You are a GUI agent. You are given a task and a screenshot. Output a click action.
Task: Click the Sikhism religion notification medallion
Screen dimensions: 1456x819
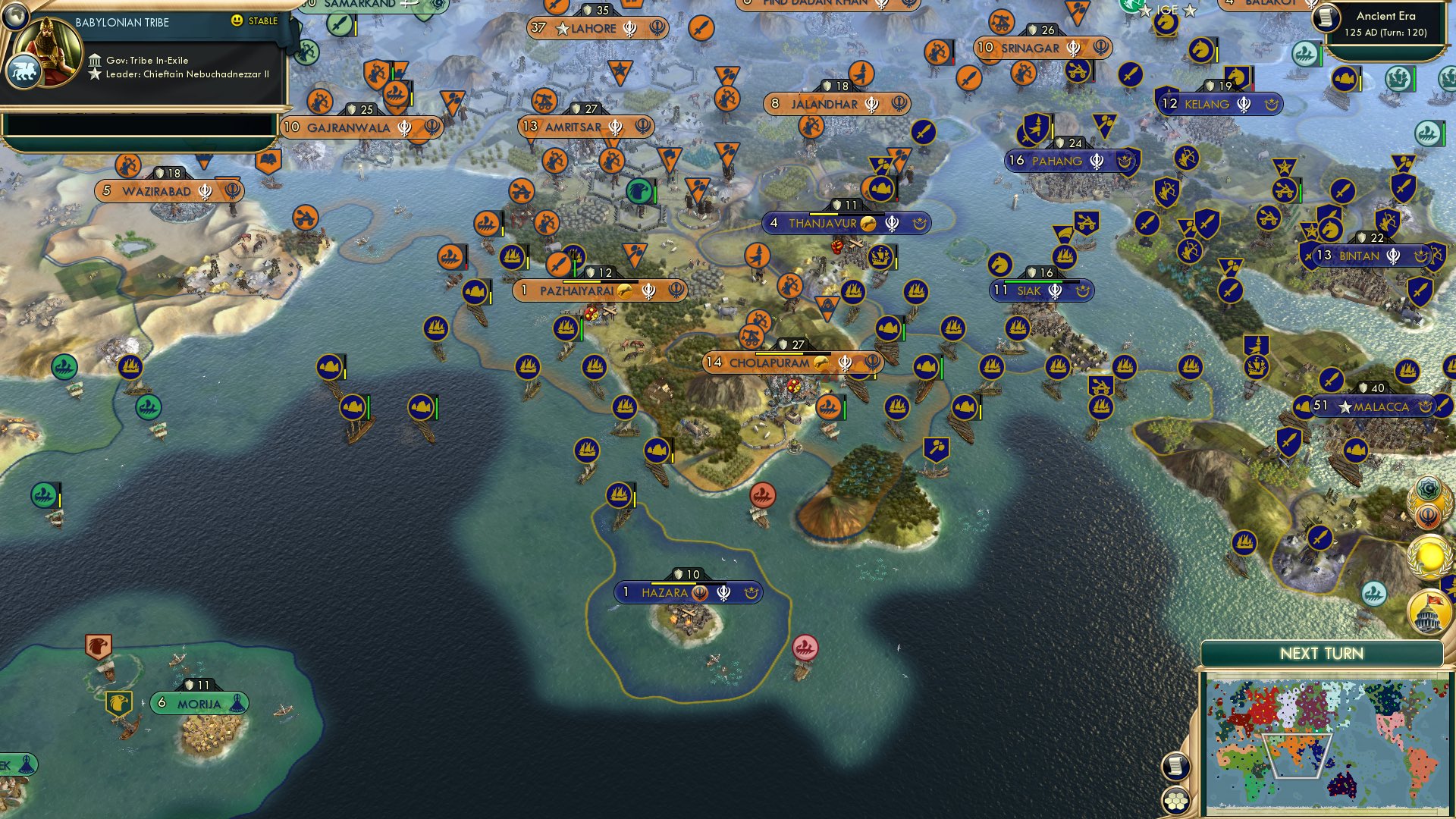(1427, 515)
